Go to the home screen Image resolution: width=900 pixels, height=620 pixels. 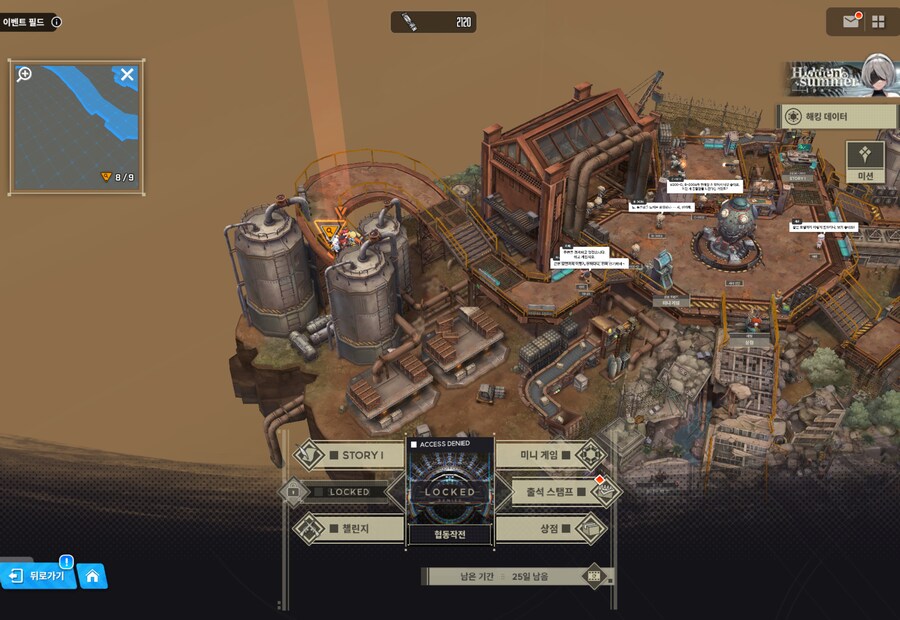[92, 576]
